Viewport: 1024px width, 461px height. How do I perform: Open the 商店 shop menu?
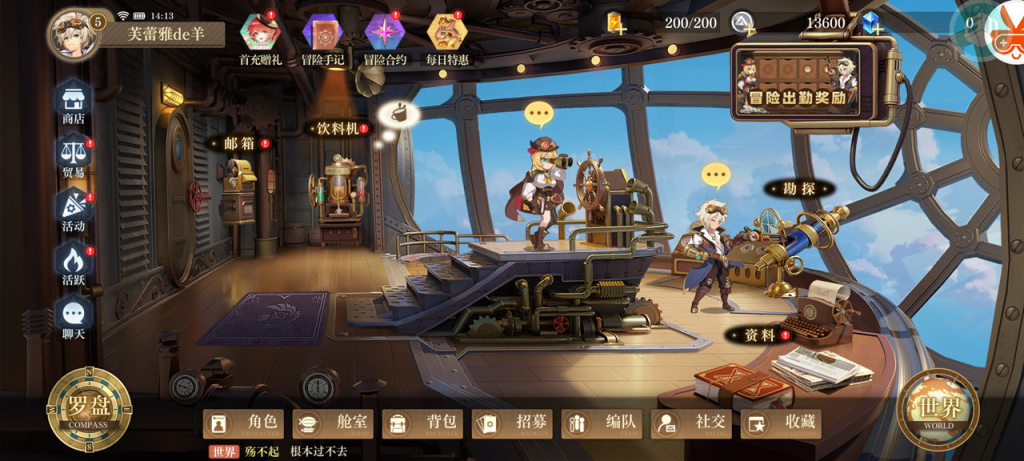[x=73, y=100]
